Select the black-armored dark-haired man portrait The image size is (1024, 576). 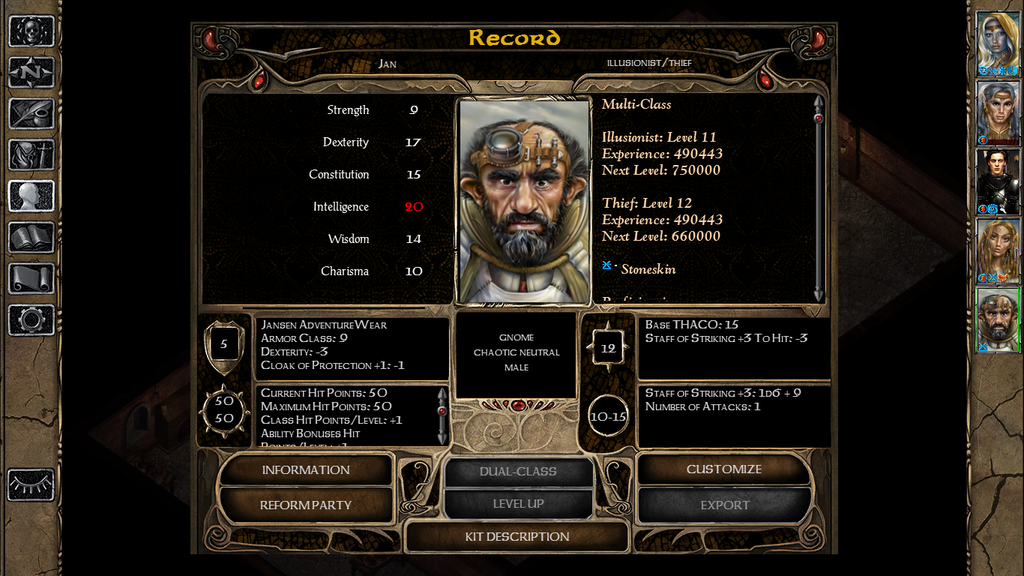pos(997,181)
